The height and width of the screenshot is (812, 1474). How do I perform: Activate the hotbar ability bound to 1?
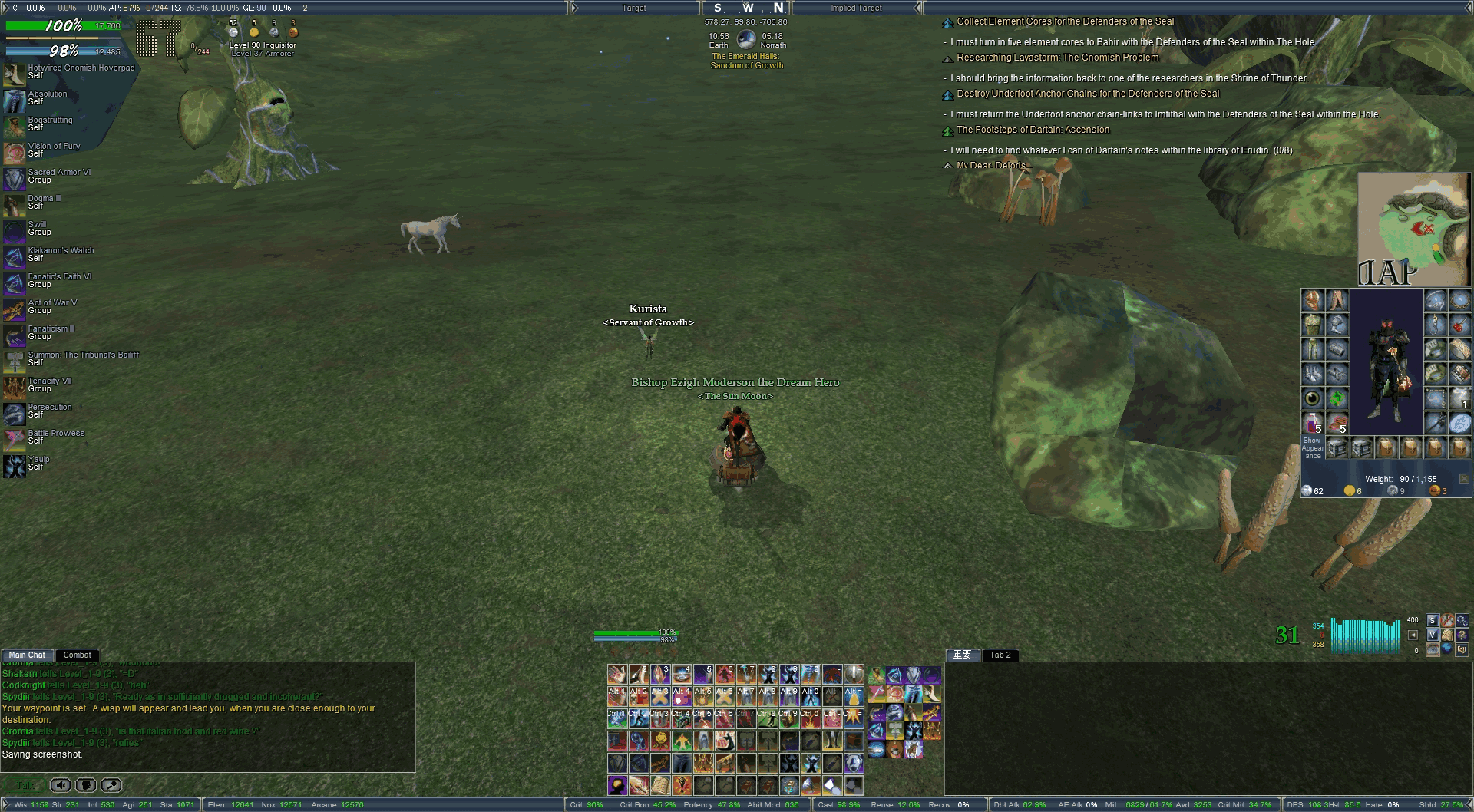[617, 675]
